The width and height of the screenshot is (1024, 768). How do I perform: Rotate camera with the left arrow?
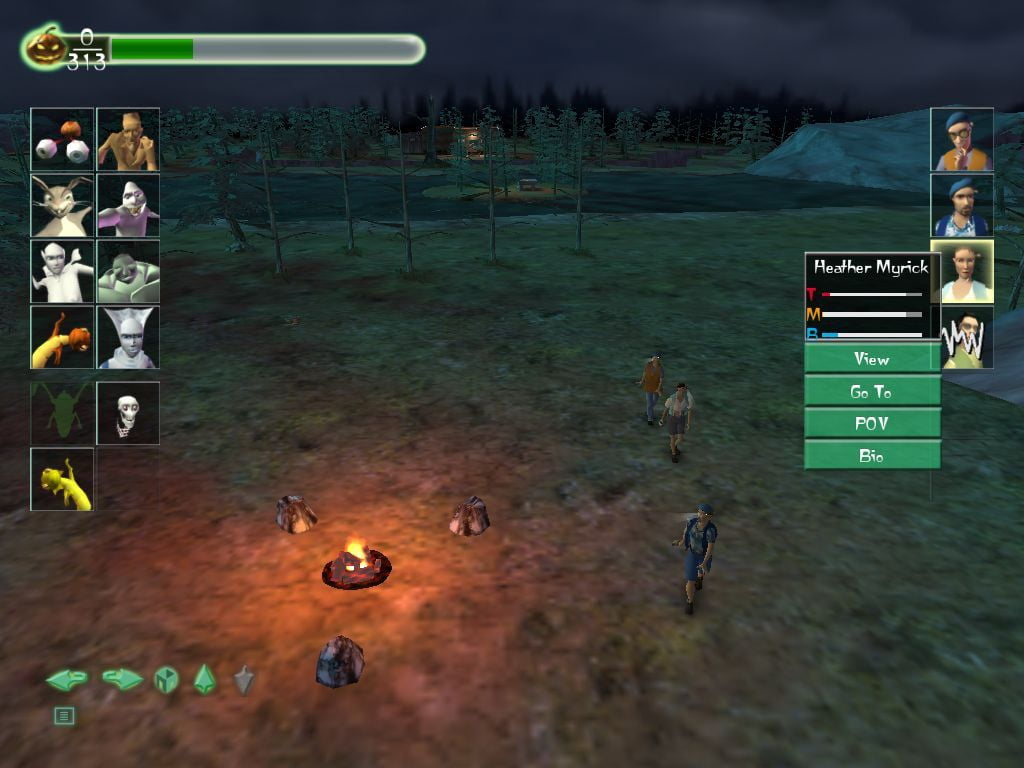[x=66, y=680]
